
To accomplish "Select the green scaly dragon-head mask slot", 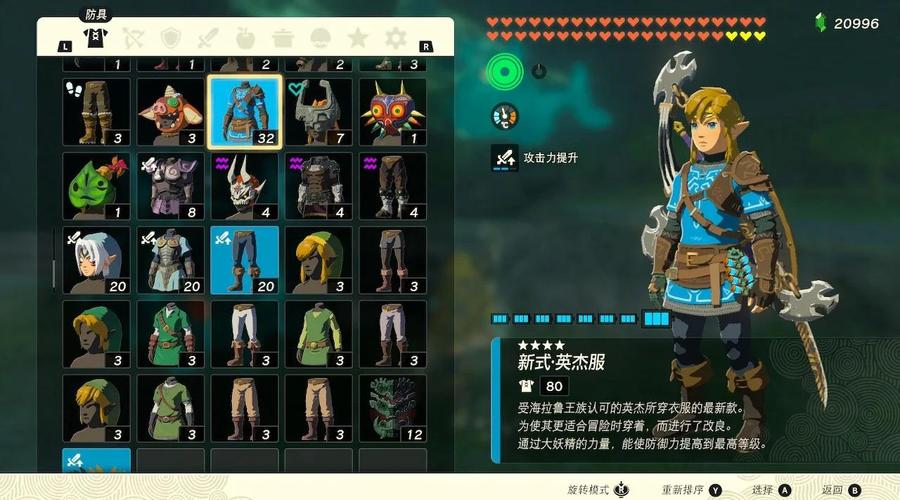I will click(x=393, y=408).
